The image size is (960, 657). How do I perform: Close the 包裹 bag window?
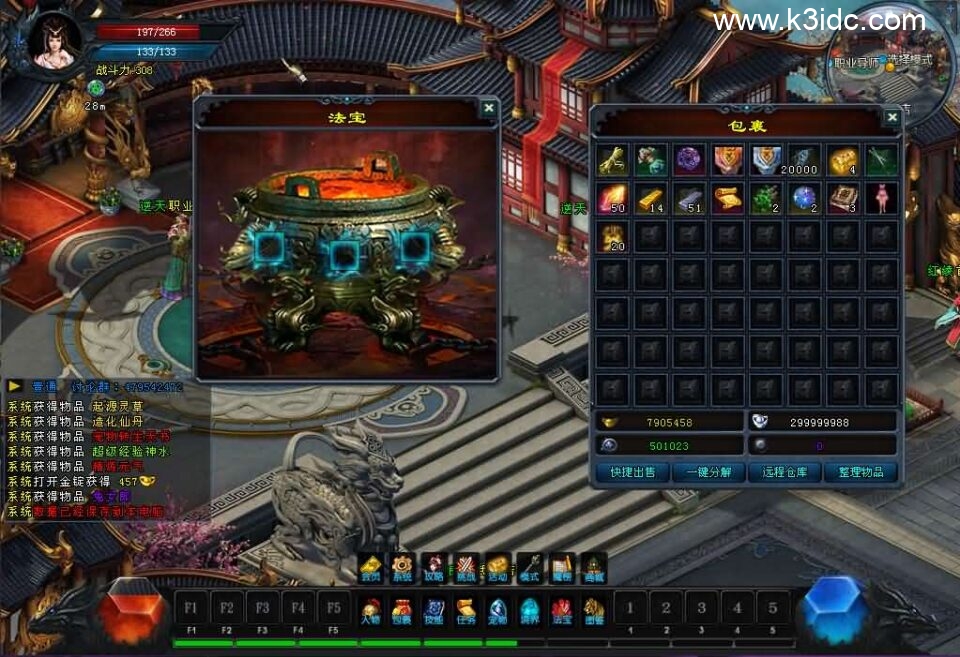[x=892, y=117]
